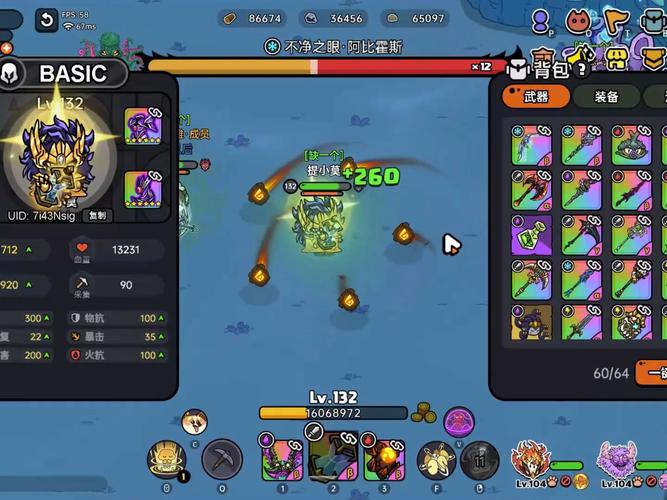
Task: Select hotbar weapon slot 1 with the green staff
Action: point(282,460)
